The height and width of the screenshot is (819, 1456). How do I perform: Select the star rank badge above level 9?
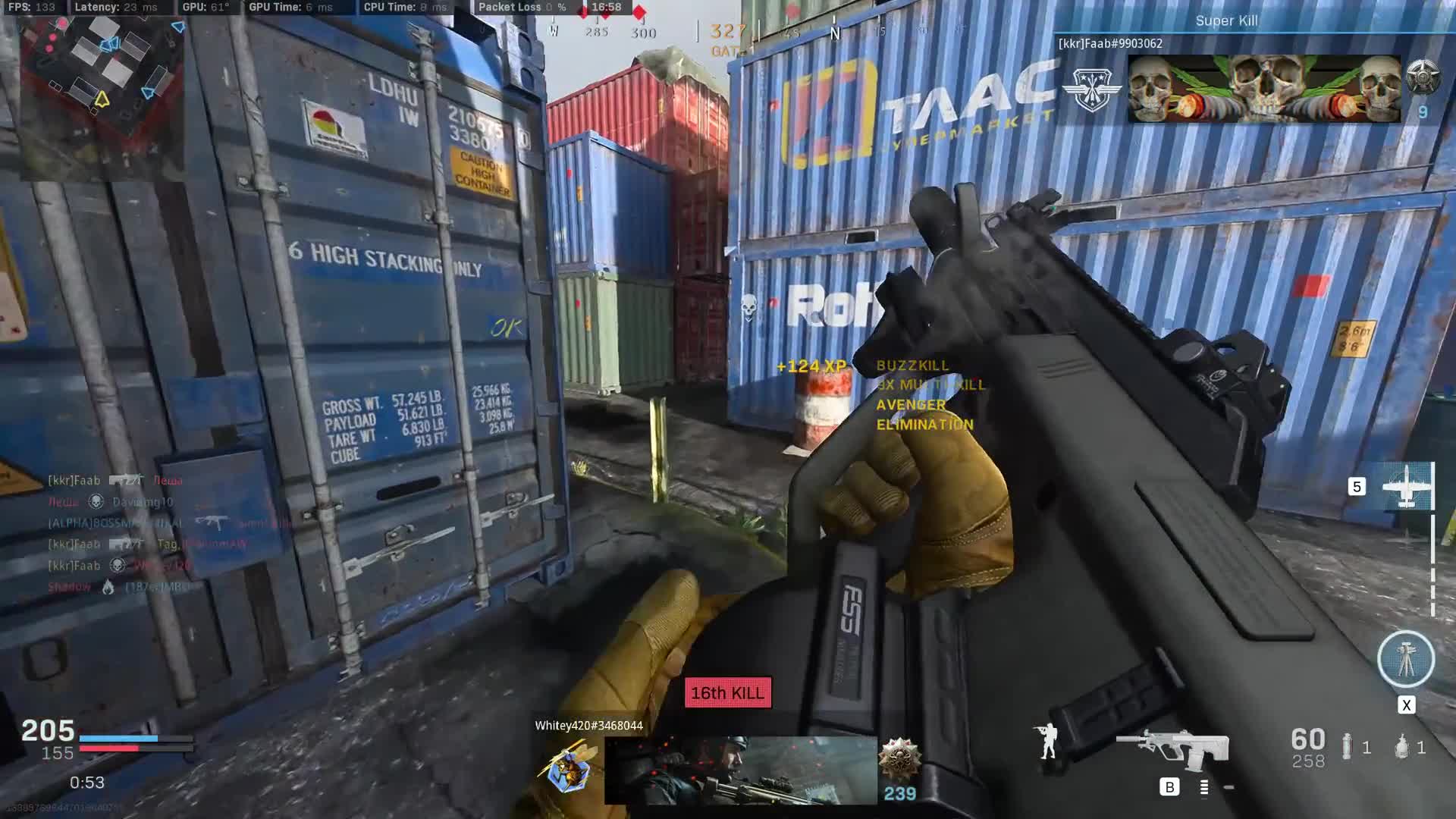pyautogui.click(x=1422, y=77)
